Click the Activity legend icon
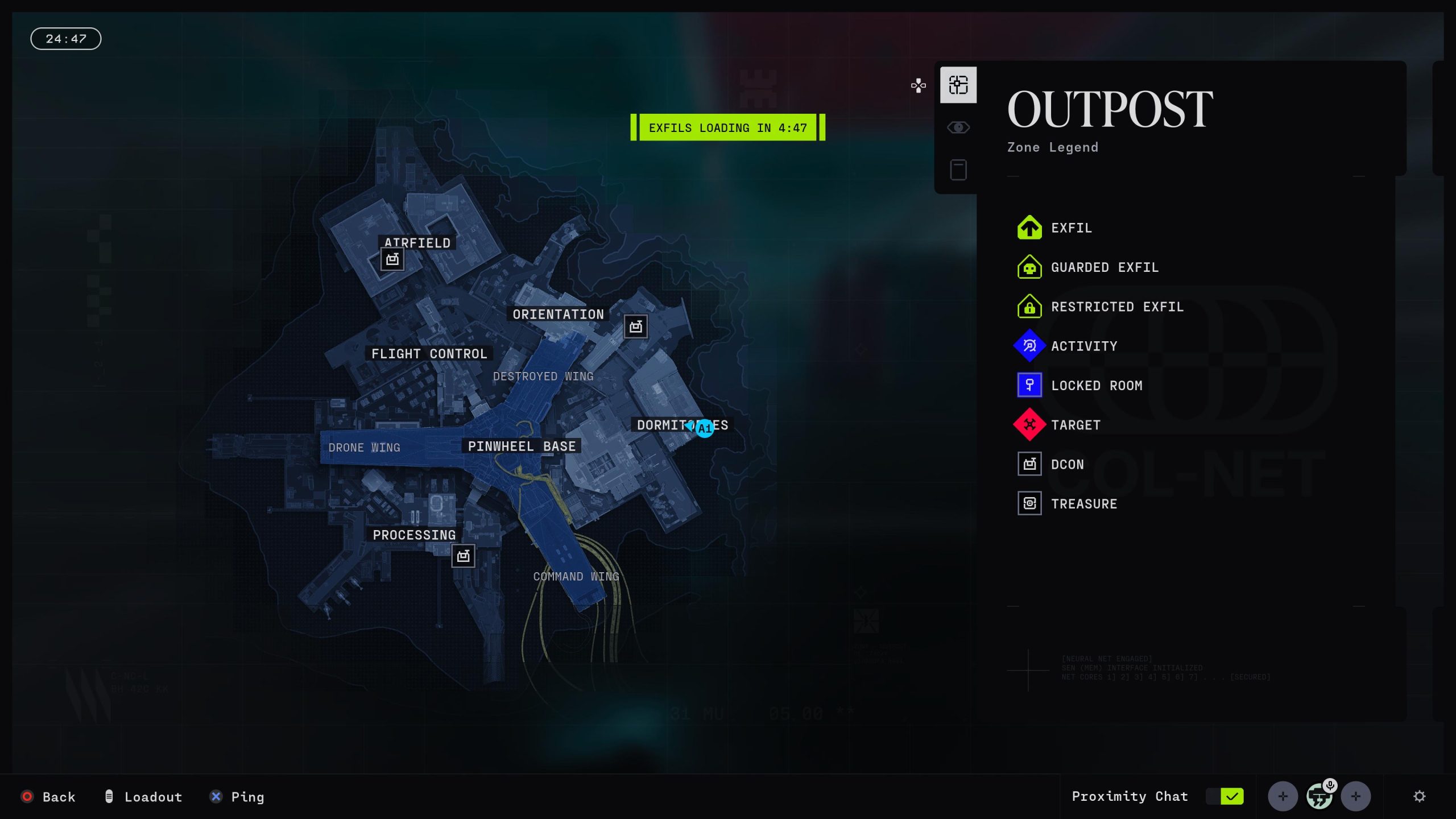This screenshot has width=1456, height=819. point(1029,346)
